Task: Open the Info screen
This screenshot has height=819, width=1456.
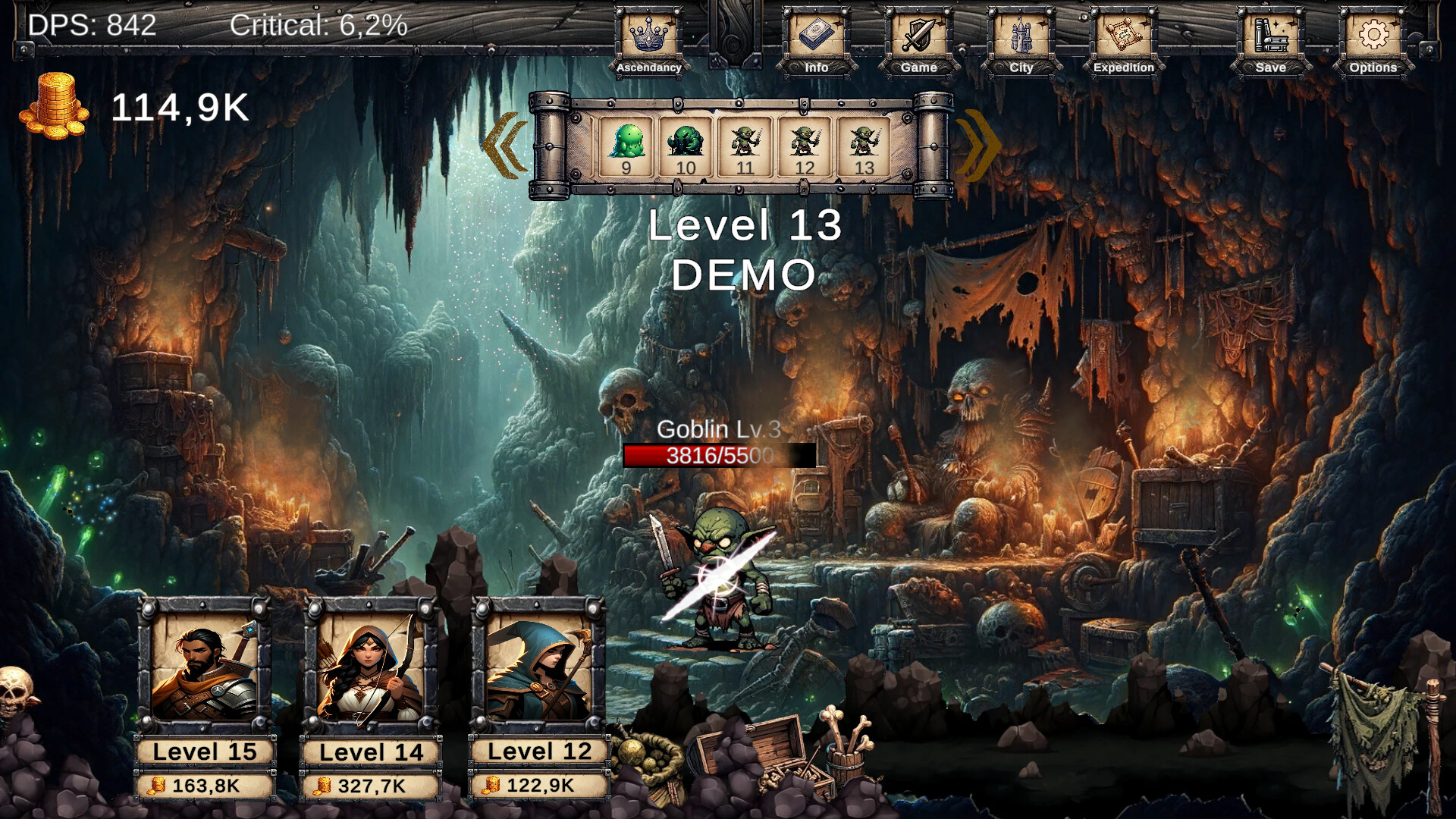Action: tap(817, 34)
